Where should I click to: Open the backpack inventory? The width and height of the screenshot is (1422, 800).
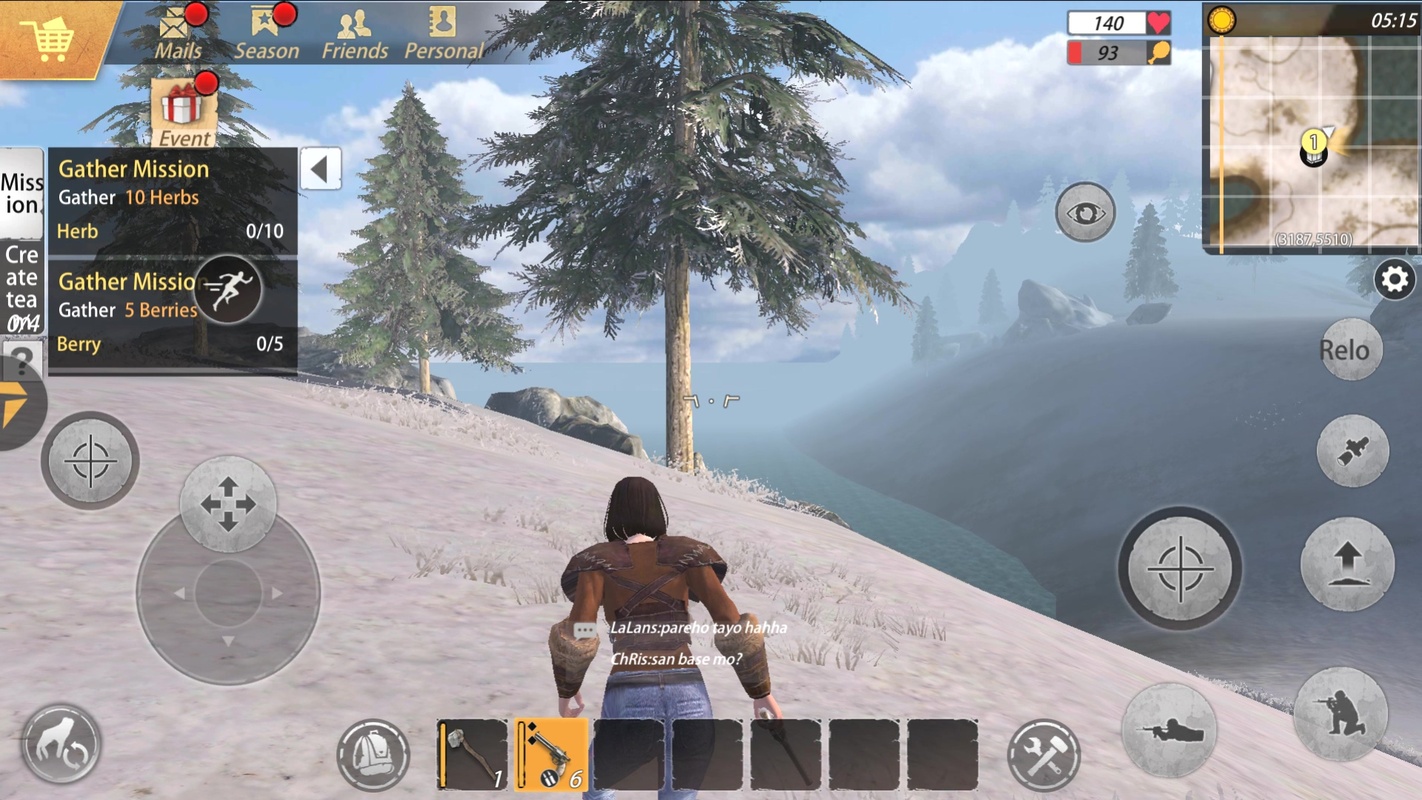(373, 755)
